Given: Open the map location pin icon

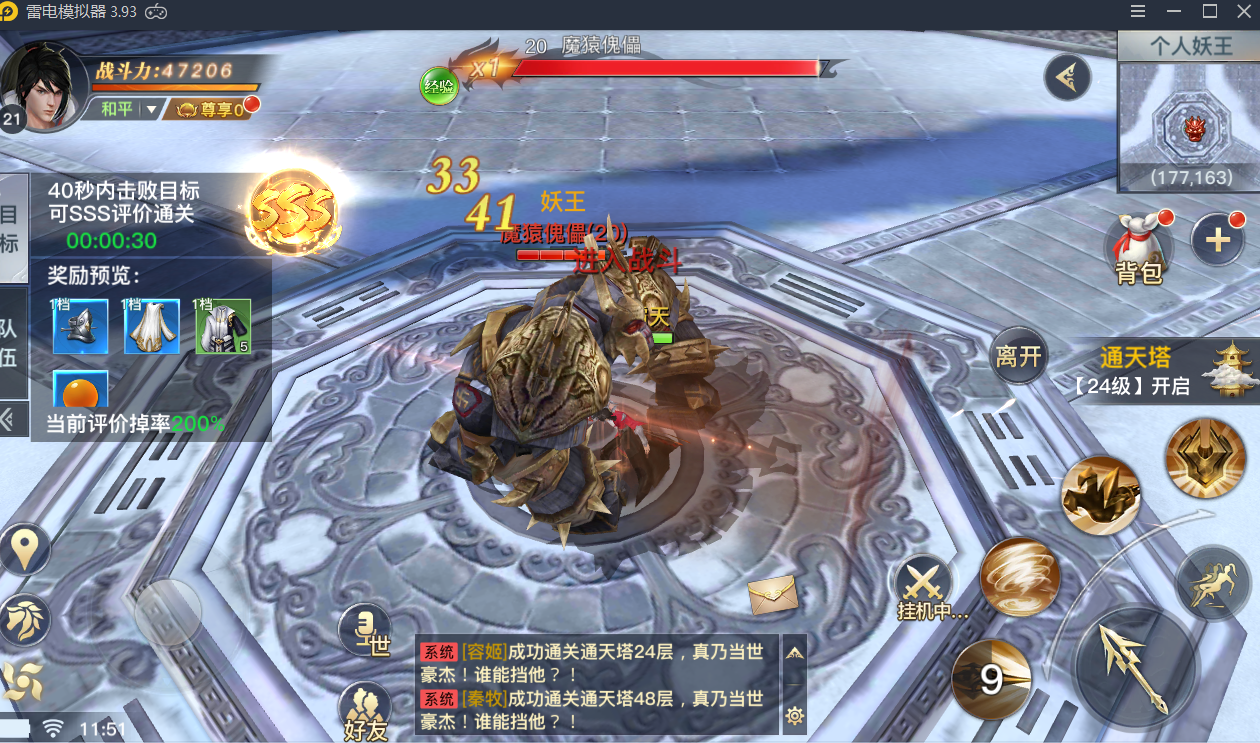Looking at the screenshot, I should tap(25, 548).
